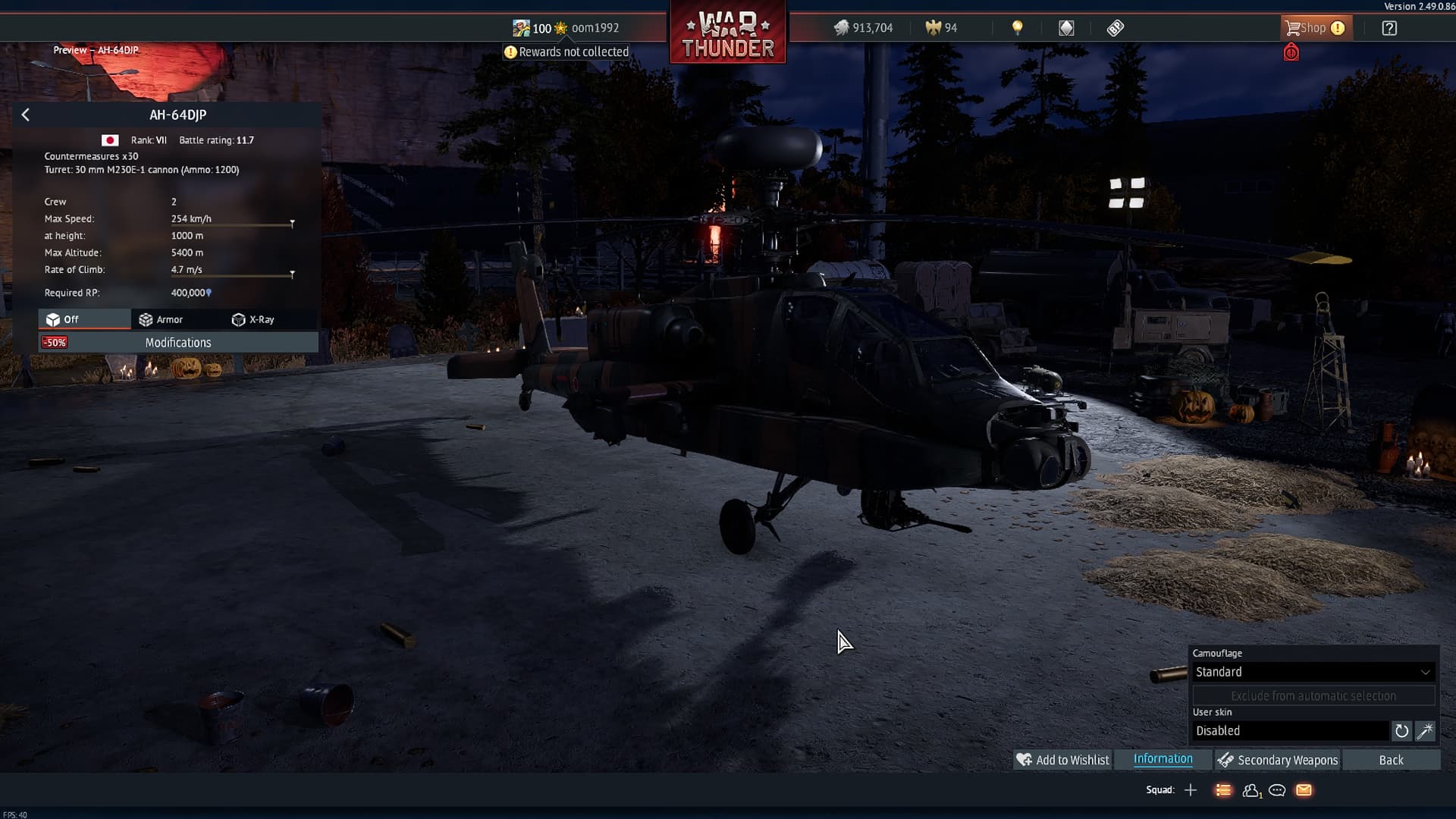This screenshot has width=1456, height=819.
Task: Add the AH-64DJP to Wishlist
Action: point(1062,759)
